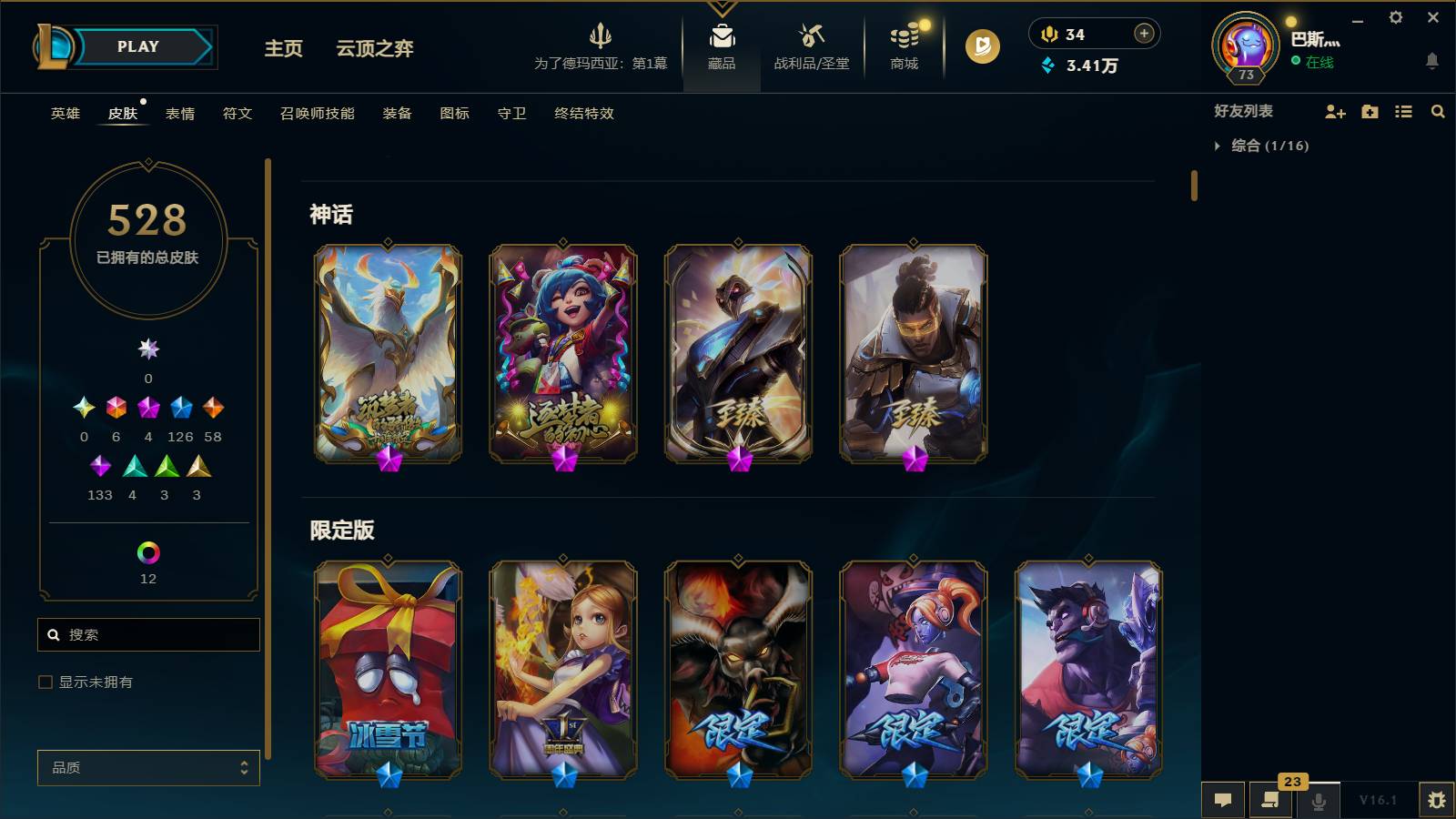The width and height of the screenshot is (1456, 819).
Task: Open the 商城 store icon
Action: tap(902, 41)
